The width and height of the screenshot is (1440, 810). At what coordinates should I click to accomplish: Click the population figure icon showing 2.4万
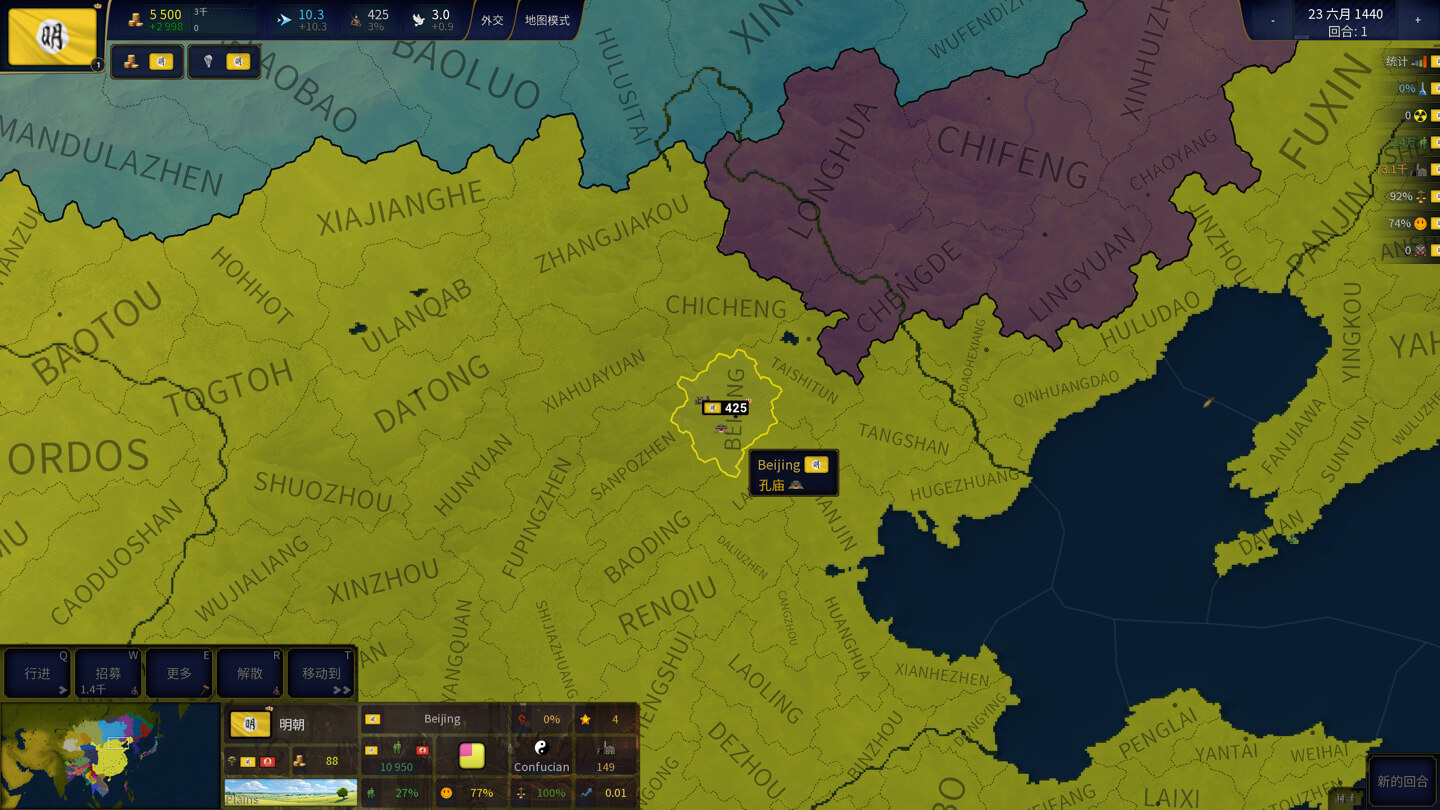(1422, 143)
